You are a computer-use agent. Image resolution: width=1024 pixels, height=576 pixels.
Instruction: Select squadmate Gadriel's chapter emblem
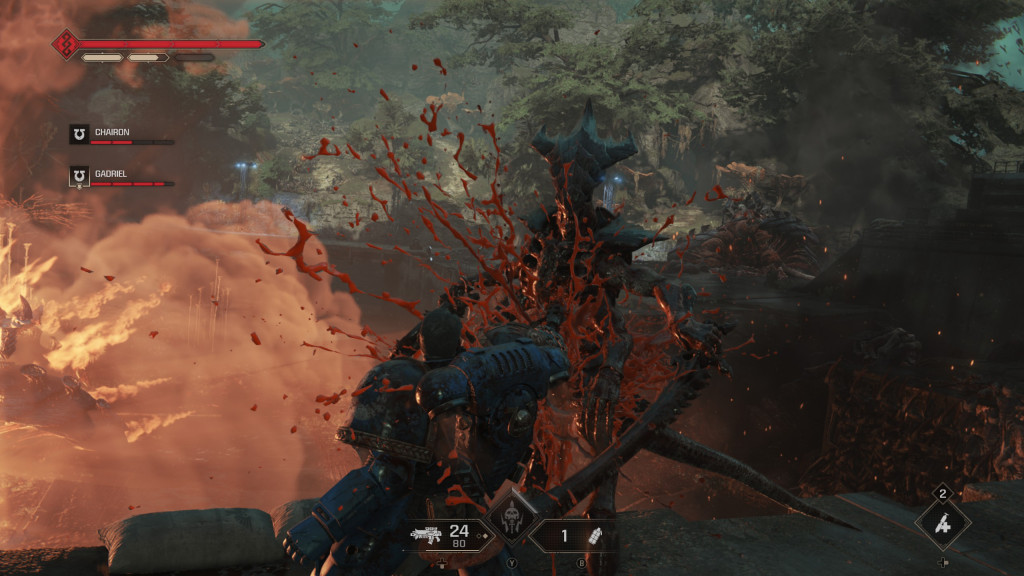coord(79,177)
